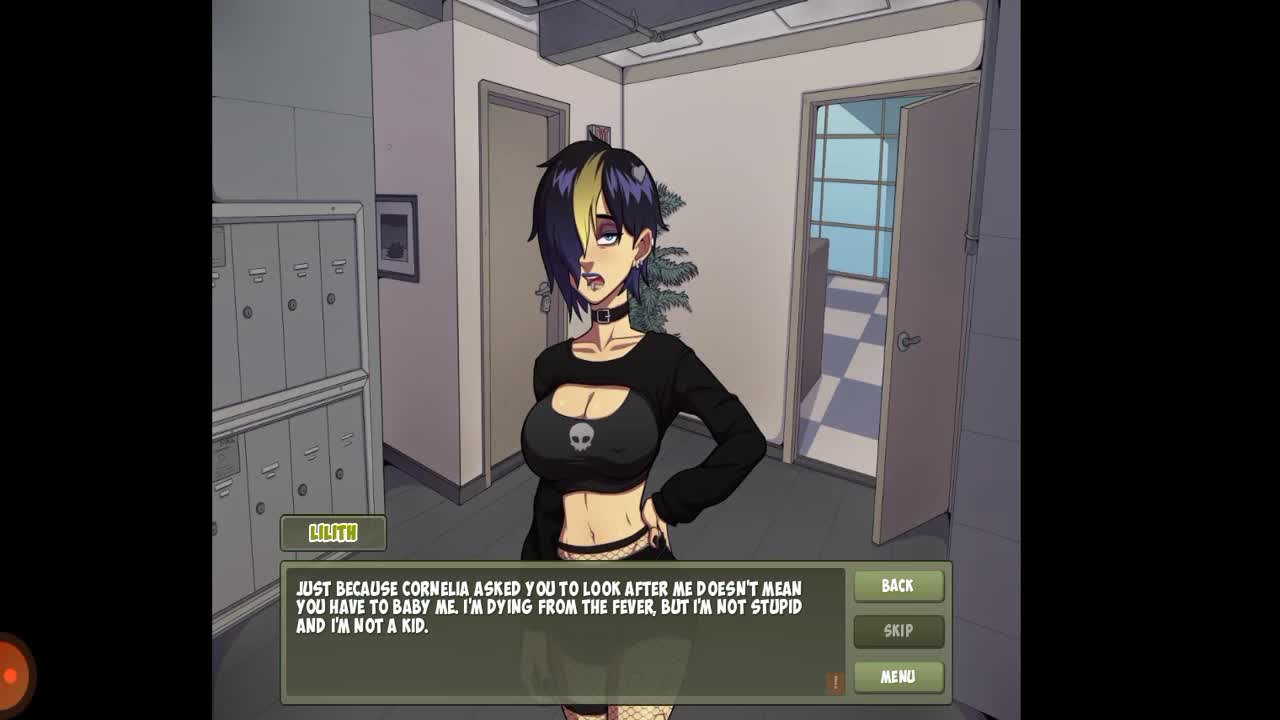This screenshot has width=1280, height=720.
Task: Click the small orange dialogue indicator icon
Action: tap(835, 682)
